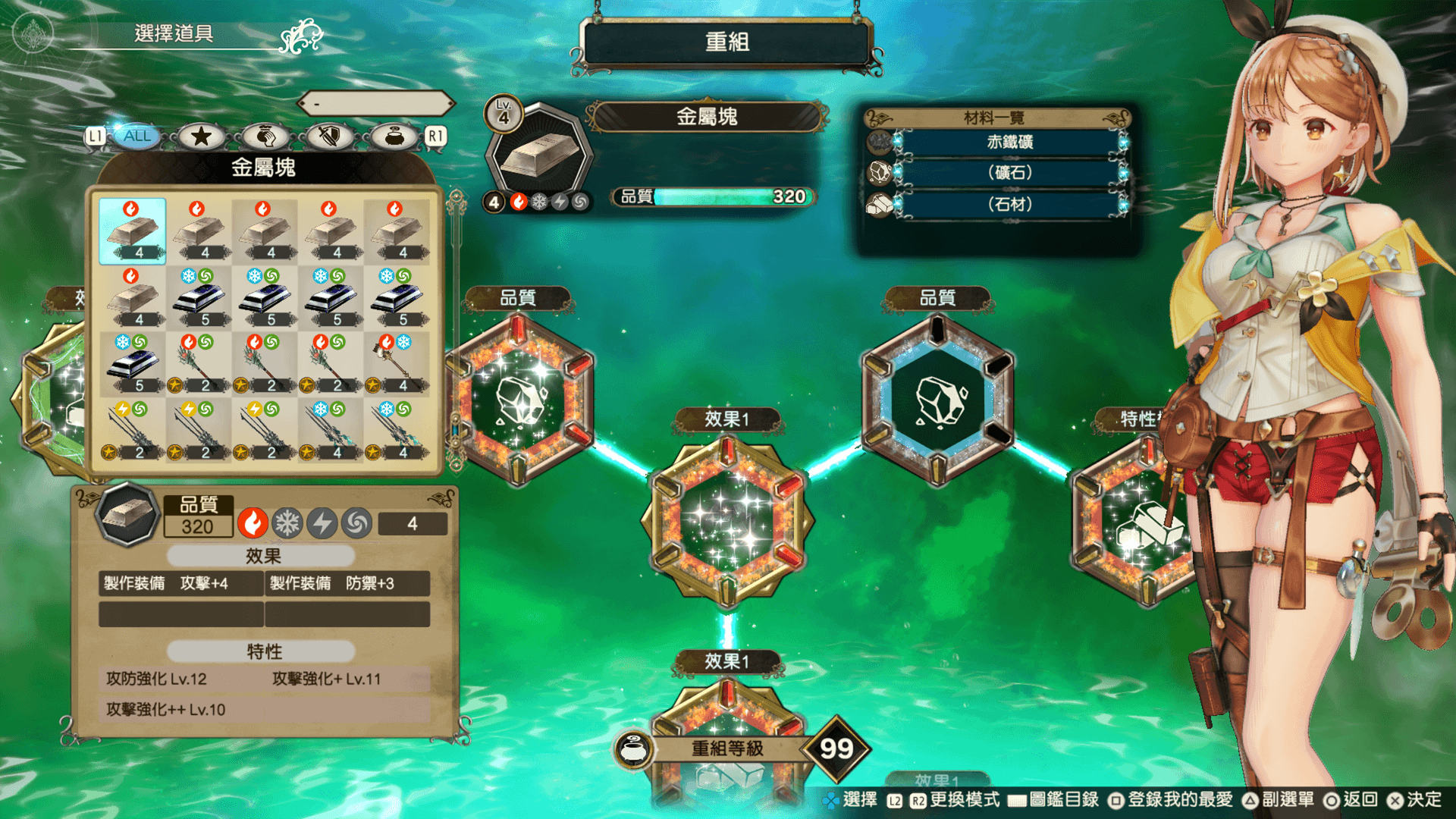Switch to the hand-and-pouch materials tab

[x=265, y=136]
